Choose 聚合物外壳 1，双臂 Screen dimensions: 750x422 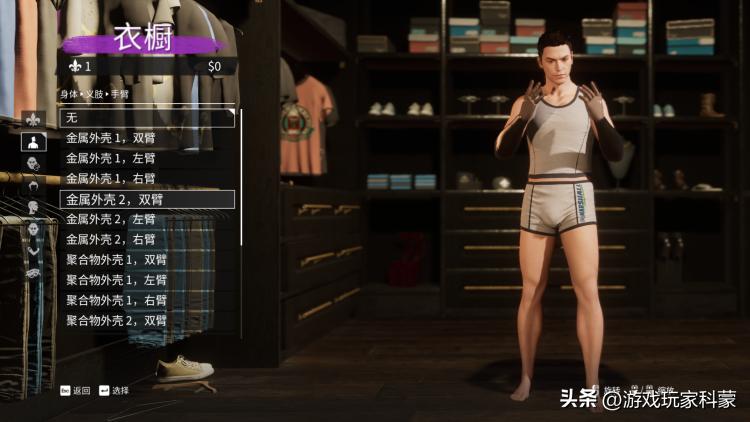[x=147, y=260]
